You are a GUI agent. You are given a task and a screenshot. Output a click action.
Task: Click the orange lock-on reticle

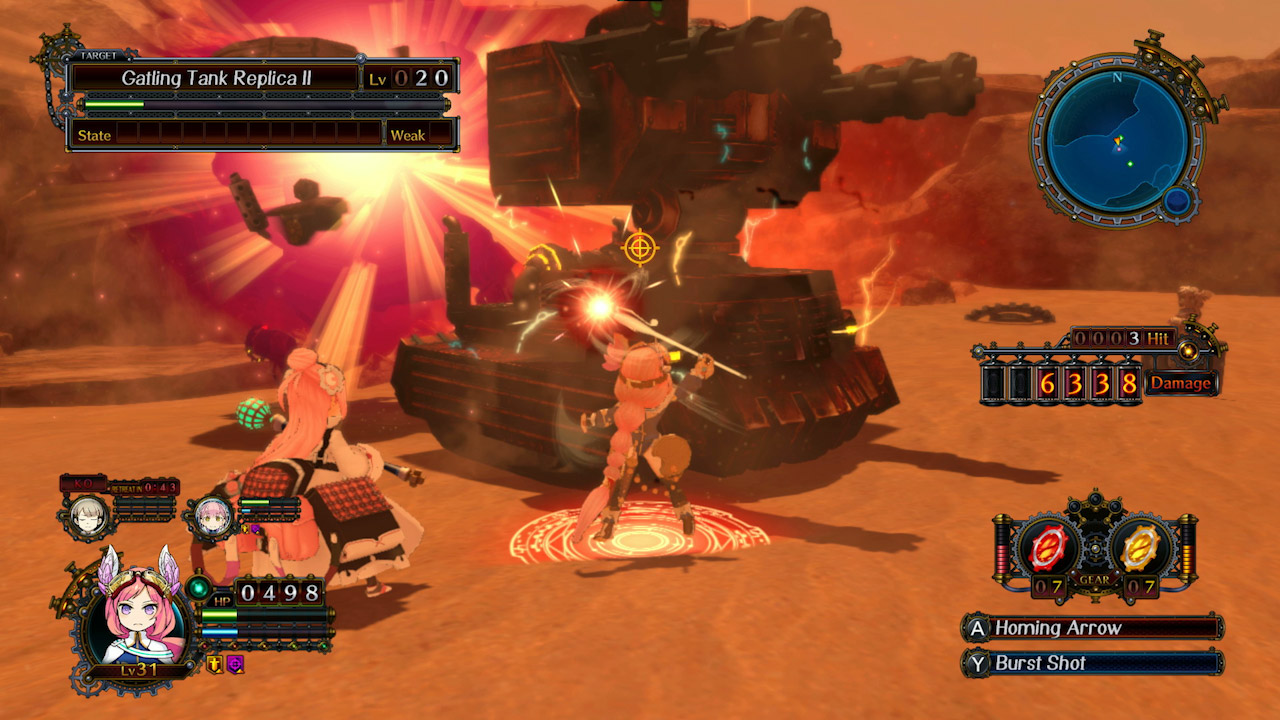pos(639,247)
